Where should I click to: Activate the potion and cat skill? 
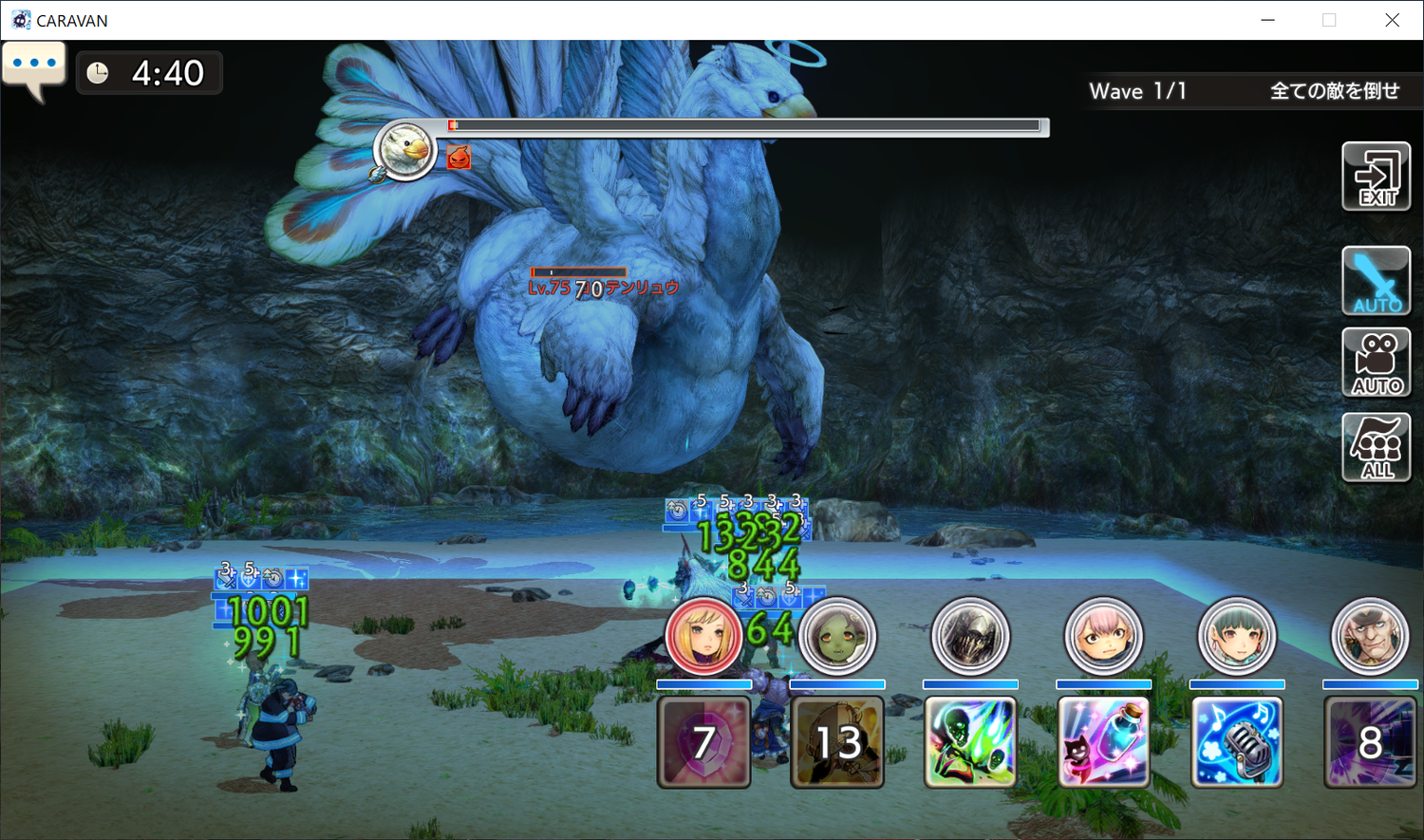point(1103,742)
